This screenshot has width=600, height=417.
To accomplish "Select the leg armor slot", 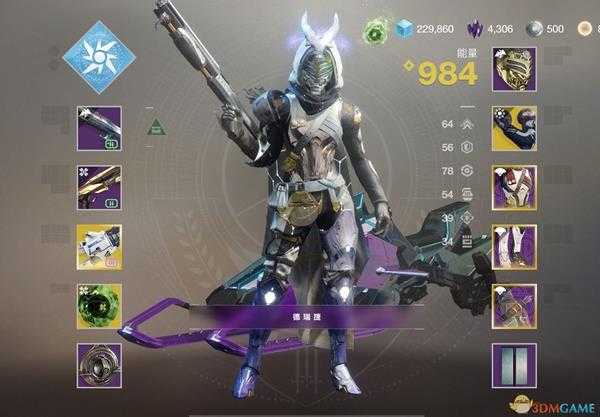I will (x=514, y=246).
